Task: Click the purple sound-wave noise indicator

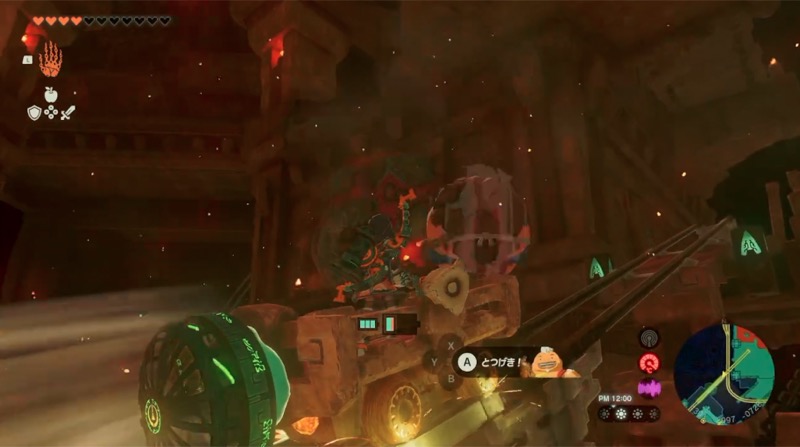Action: click(648, 387)
